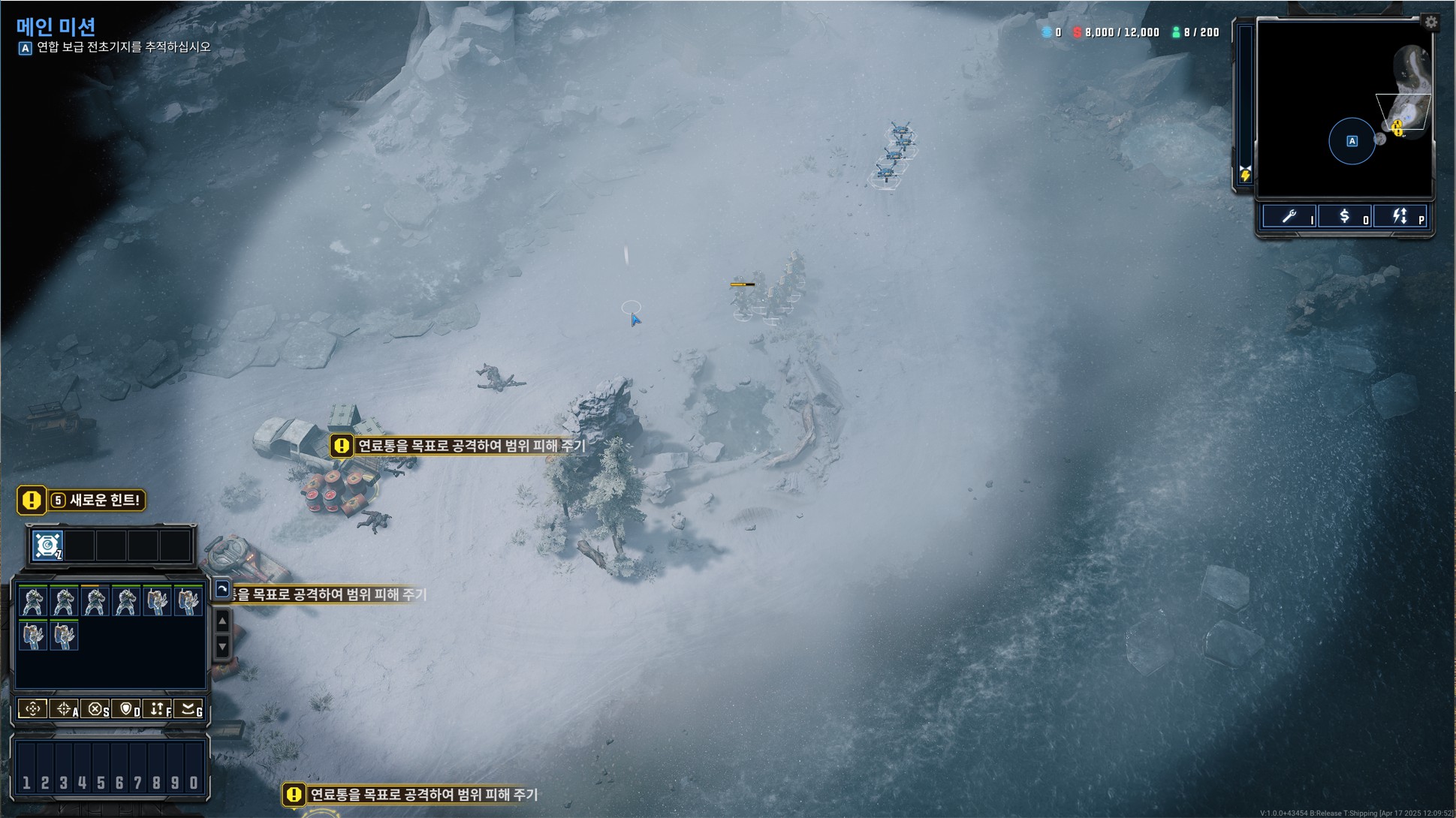The image size is (1456, 818).
Task: Click the up arrow beside the unit panel
Action: point(222,621)
